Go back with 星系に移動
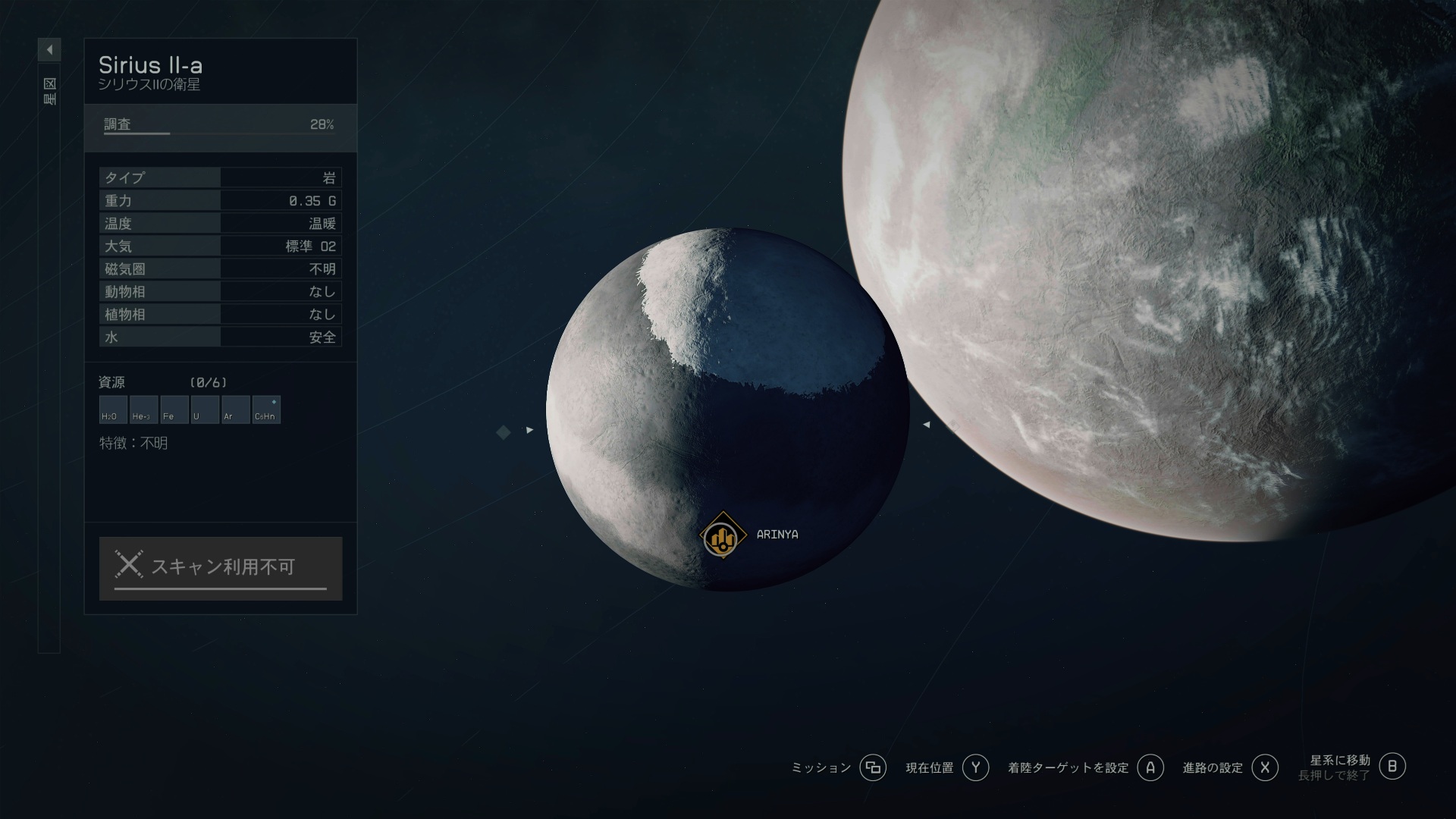This screenshot has height=819, width=1456. [x=1392, y=766]
